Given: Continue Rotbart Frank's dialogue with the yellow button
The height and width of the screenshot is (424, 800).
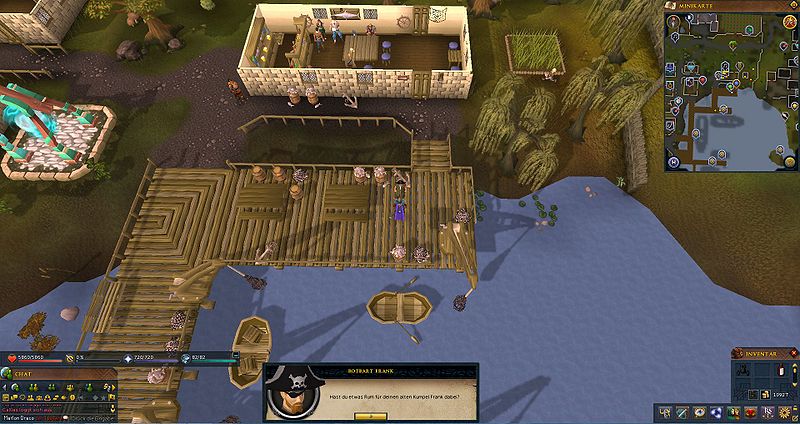Looking at the screenshot, I should tap(369, 415).
